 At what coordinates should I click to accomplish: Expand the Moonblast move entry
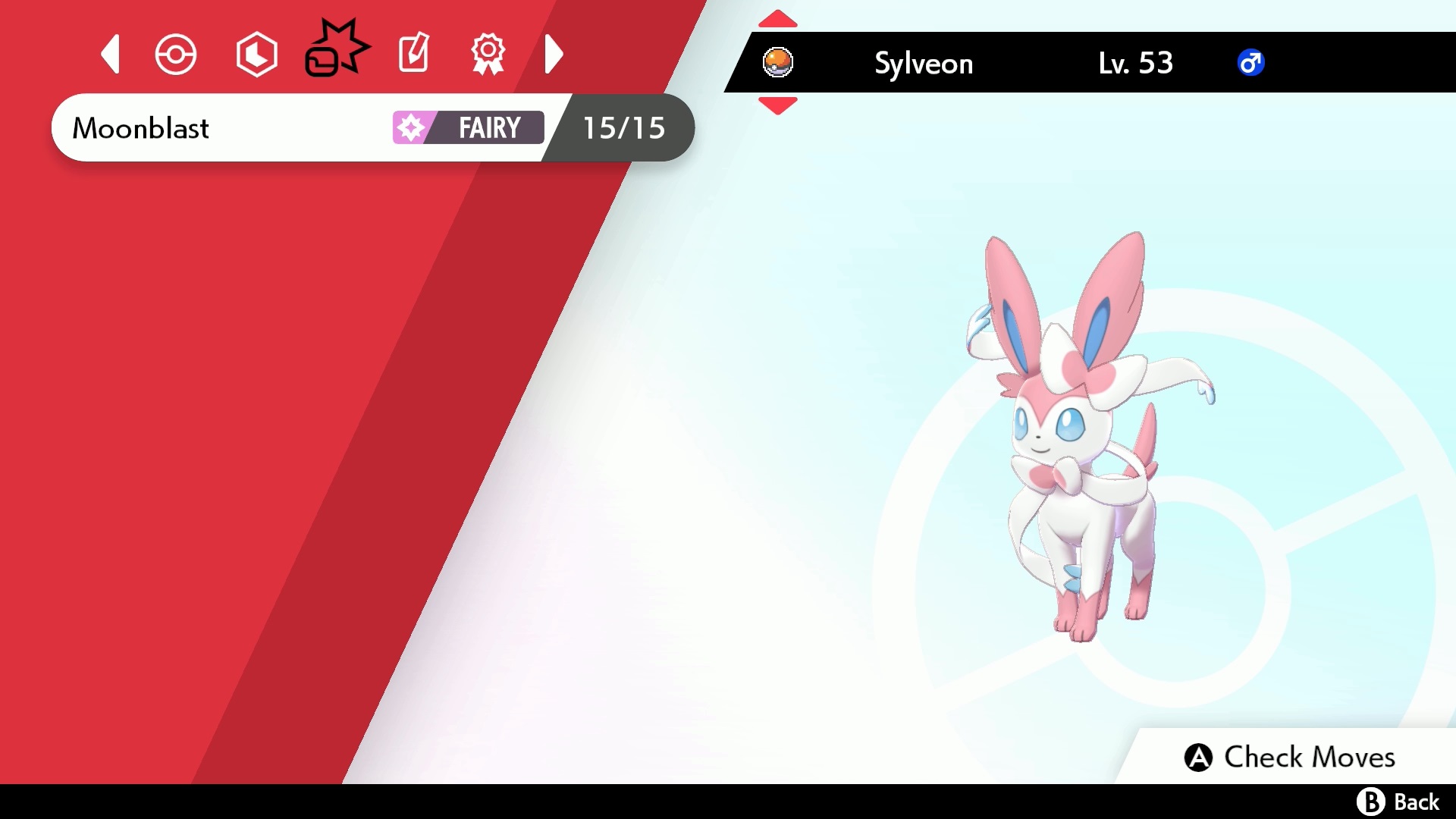tap(227, 128)
